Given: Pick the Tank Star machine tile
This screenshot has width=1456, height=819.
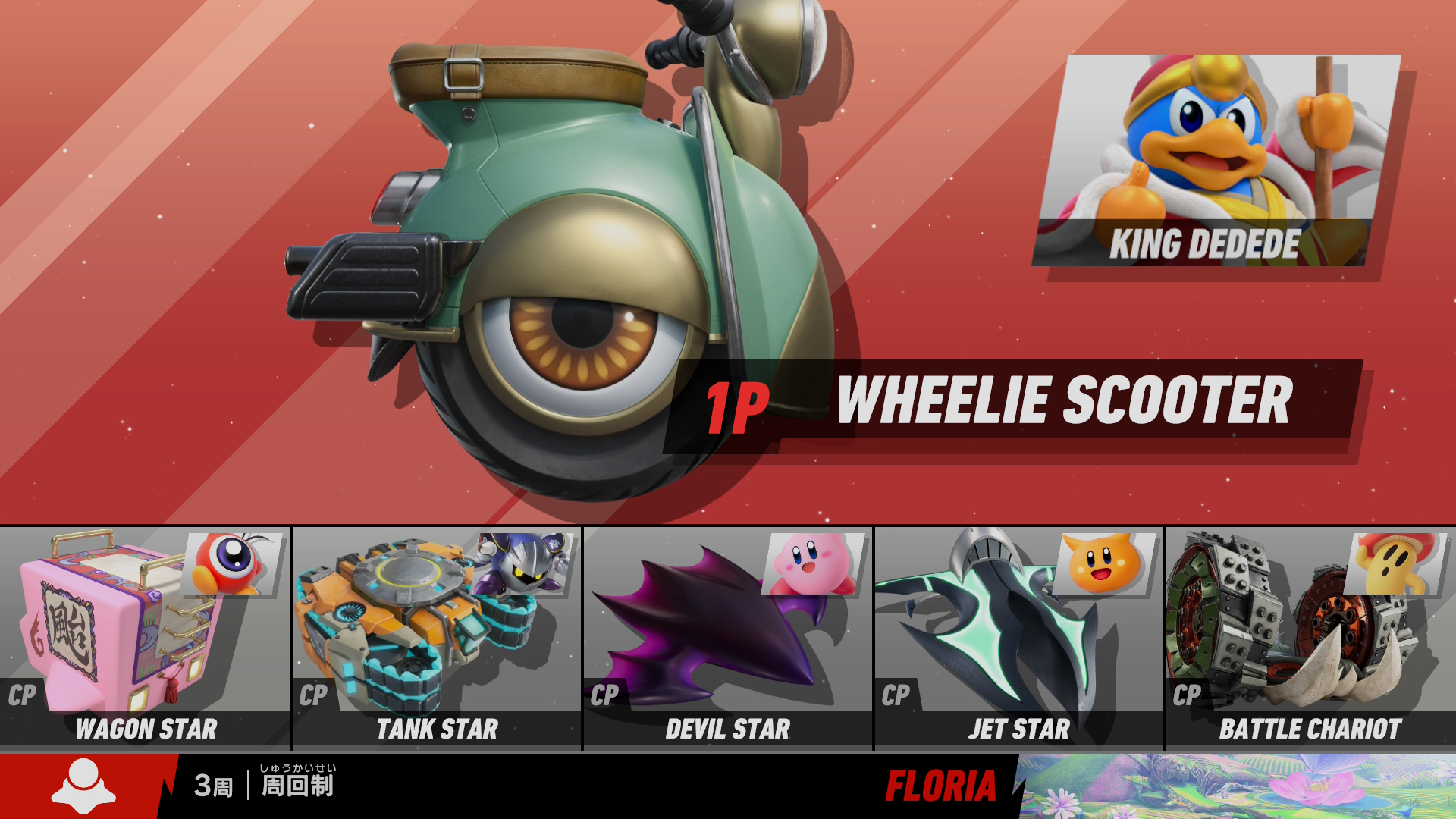Looking at the screenshot, I should pyautogui.click(x=437, y=638).
